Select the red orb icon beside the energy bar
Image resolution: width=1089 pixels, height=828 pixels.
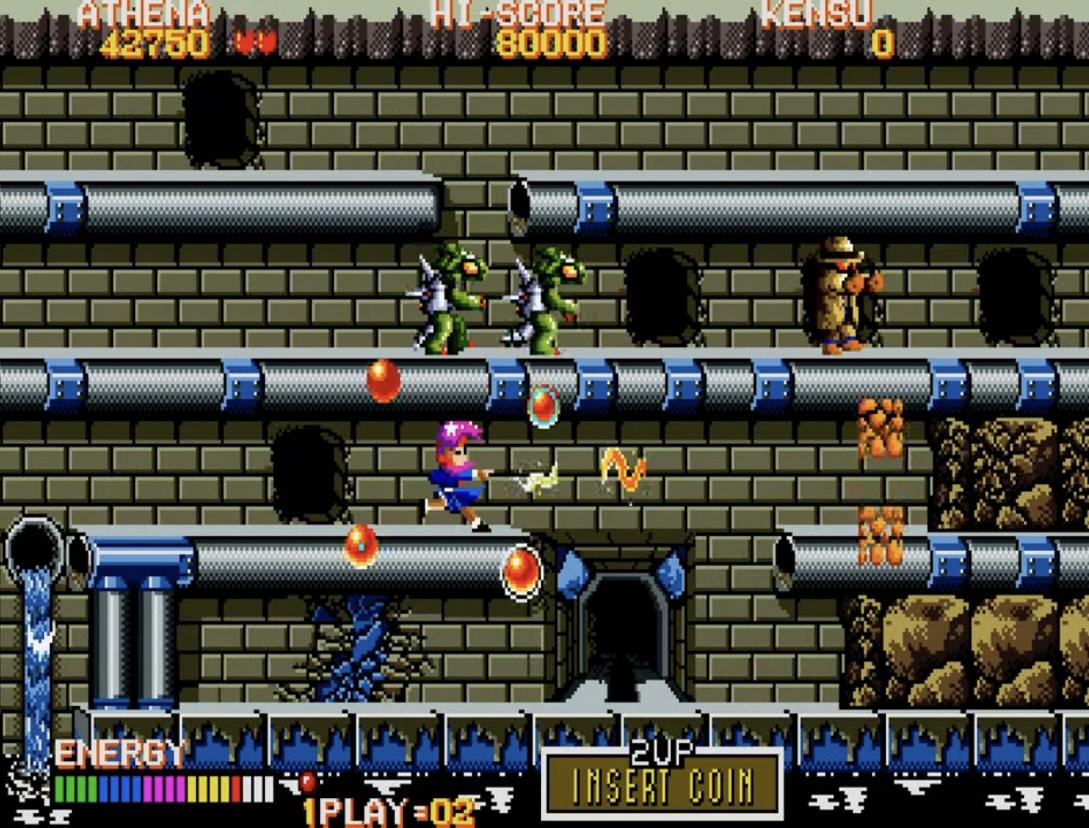307,781
